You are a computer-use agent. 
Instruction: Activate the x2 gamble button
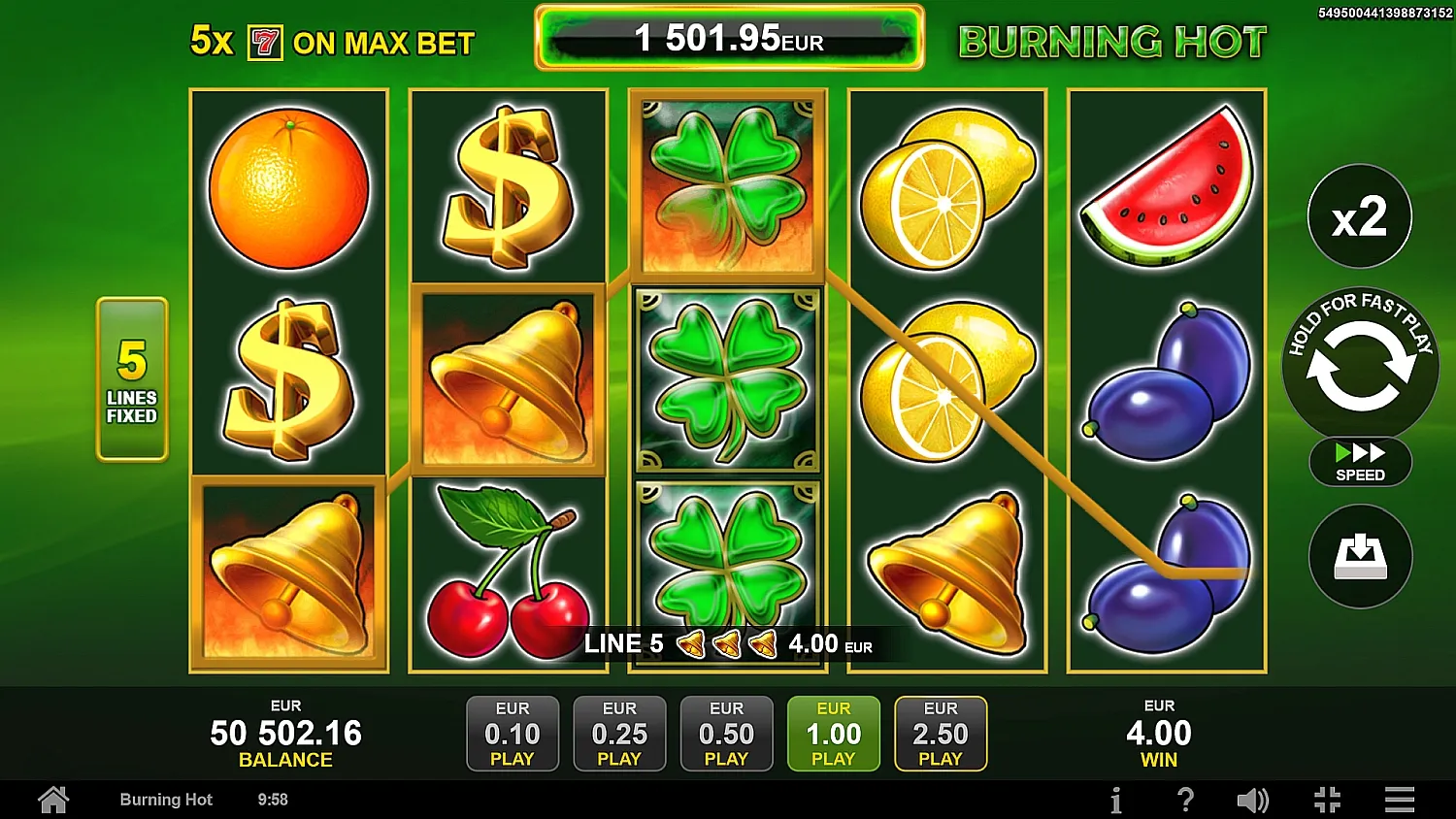1359,216
